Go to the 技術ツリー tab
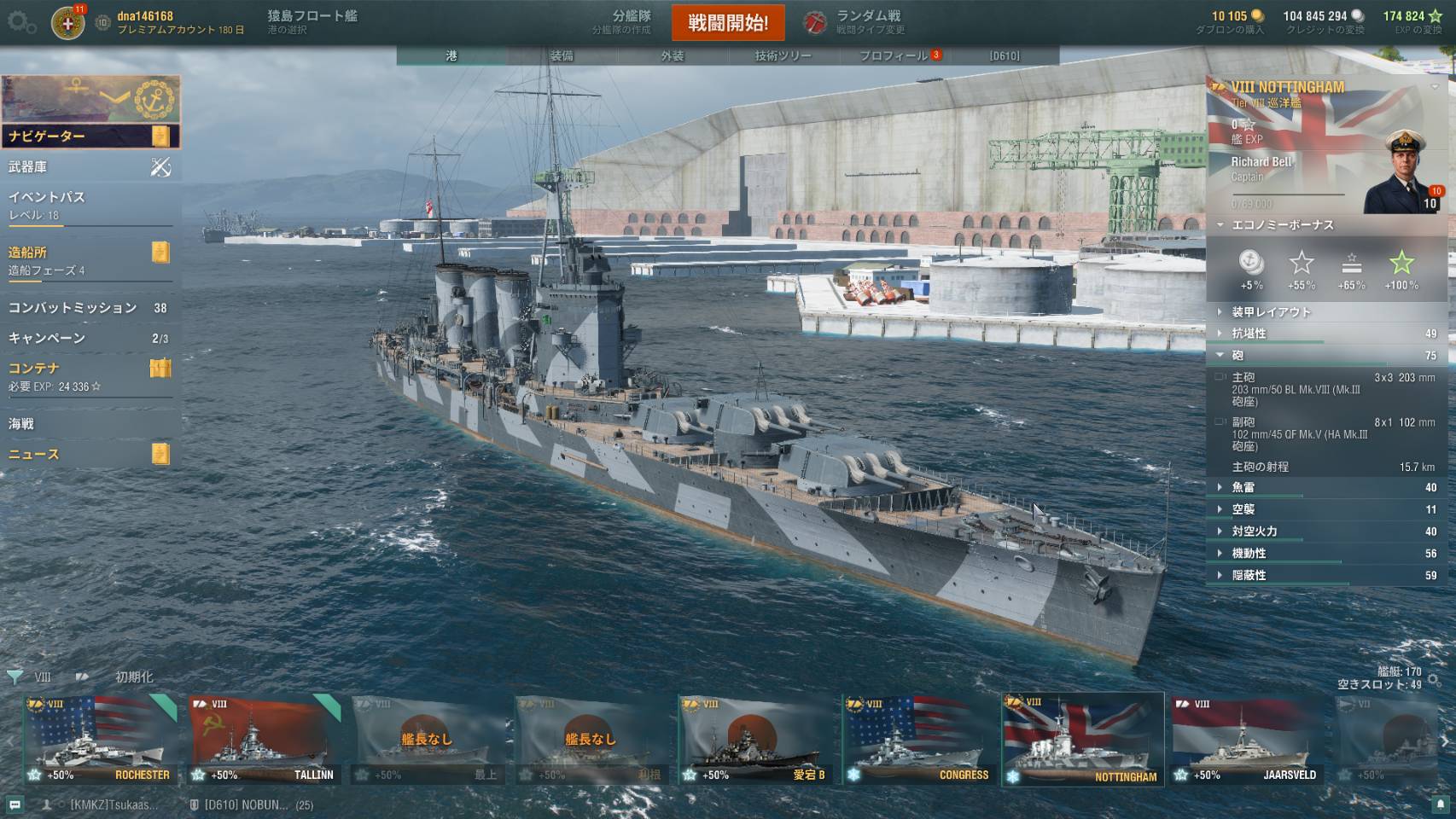 (783, 55)
